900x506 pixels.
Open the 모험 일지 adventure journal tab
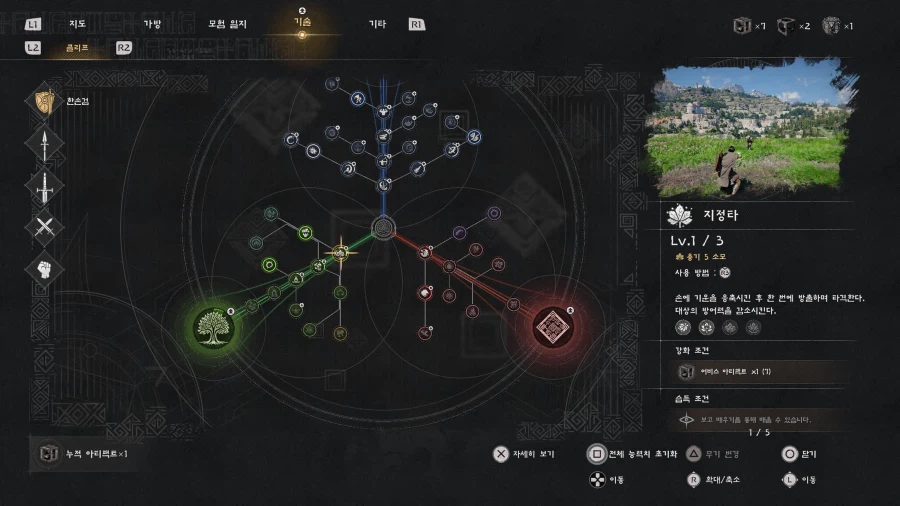[x=228, y=24]
